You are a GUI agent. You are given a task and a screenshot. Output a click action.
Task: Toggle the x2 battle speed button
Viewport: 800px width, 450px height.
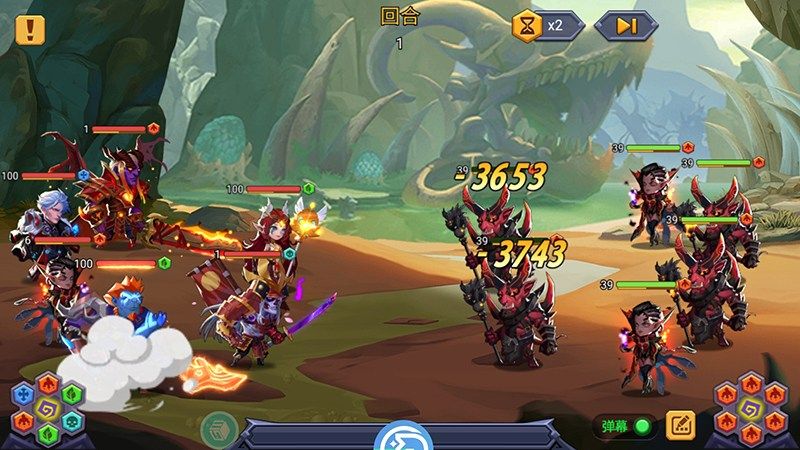tap(548, 25)
